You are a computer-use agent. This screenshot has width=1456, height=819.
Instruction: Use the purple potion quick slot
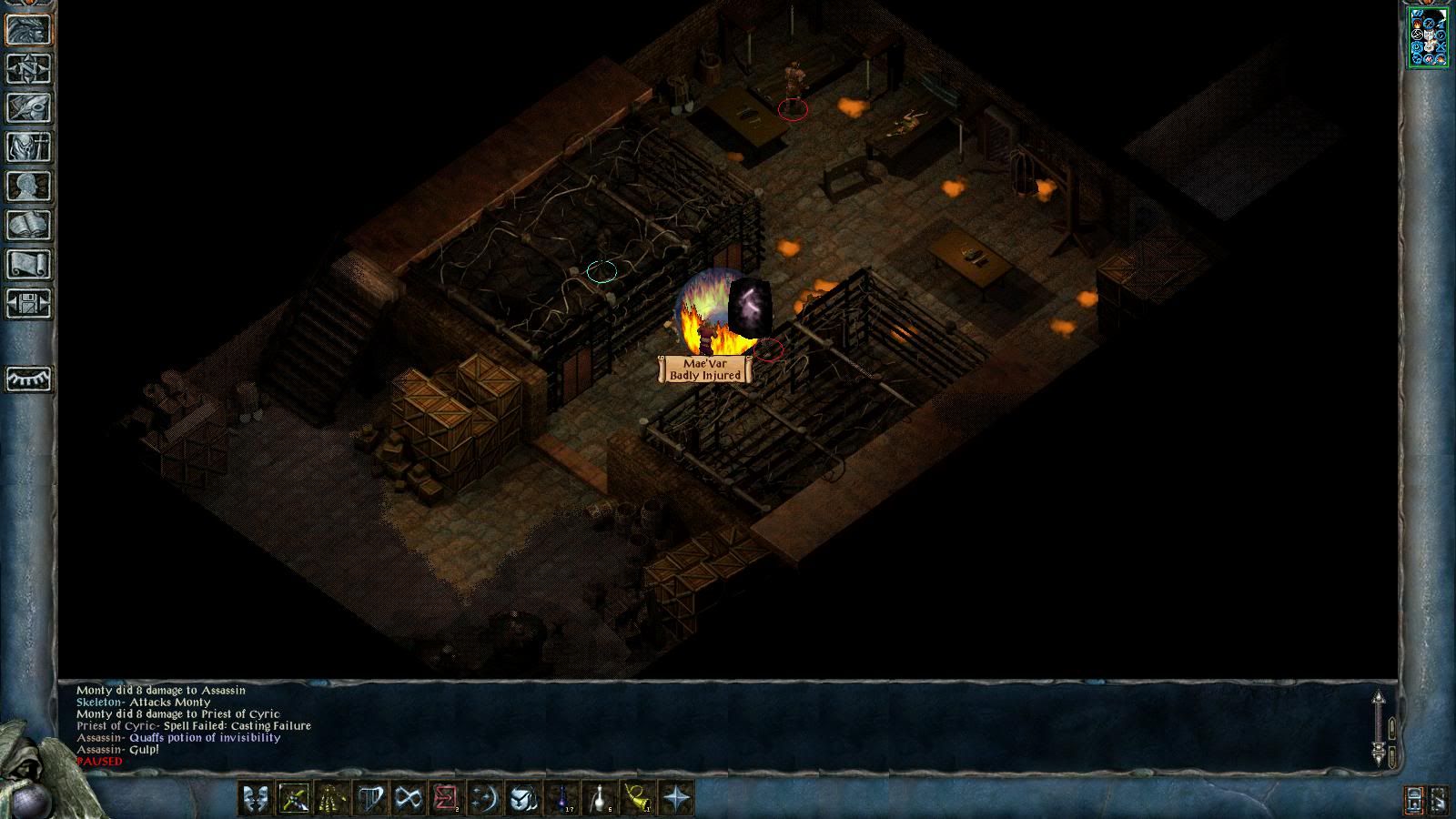(x=561, y=798)
